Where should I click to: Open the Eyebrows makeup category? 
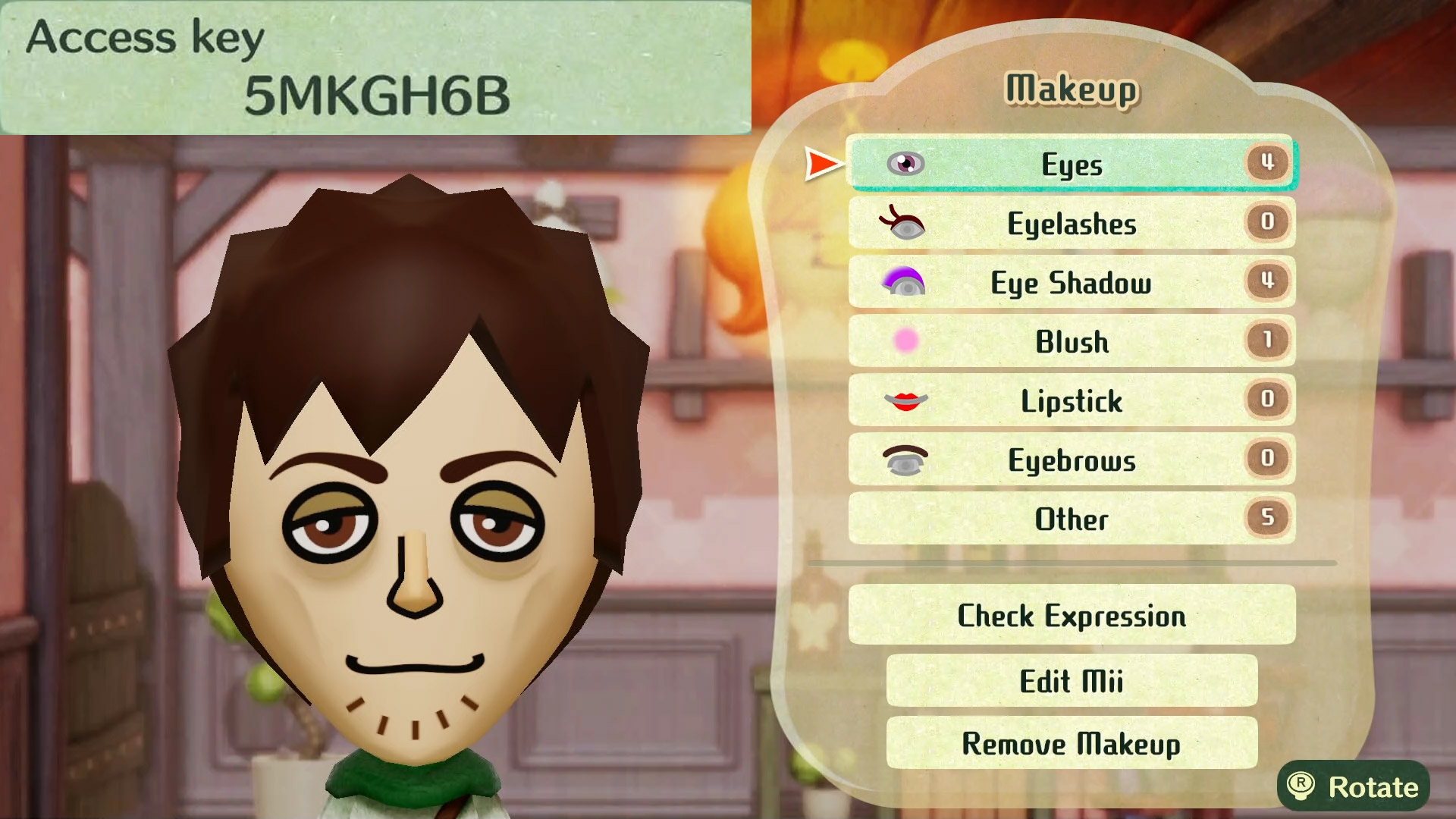[1071, 460]
